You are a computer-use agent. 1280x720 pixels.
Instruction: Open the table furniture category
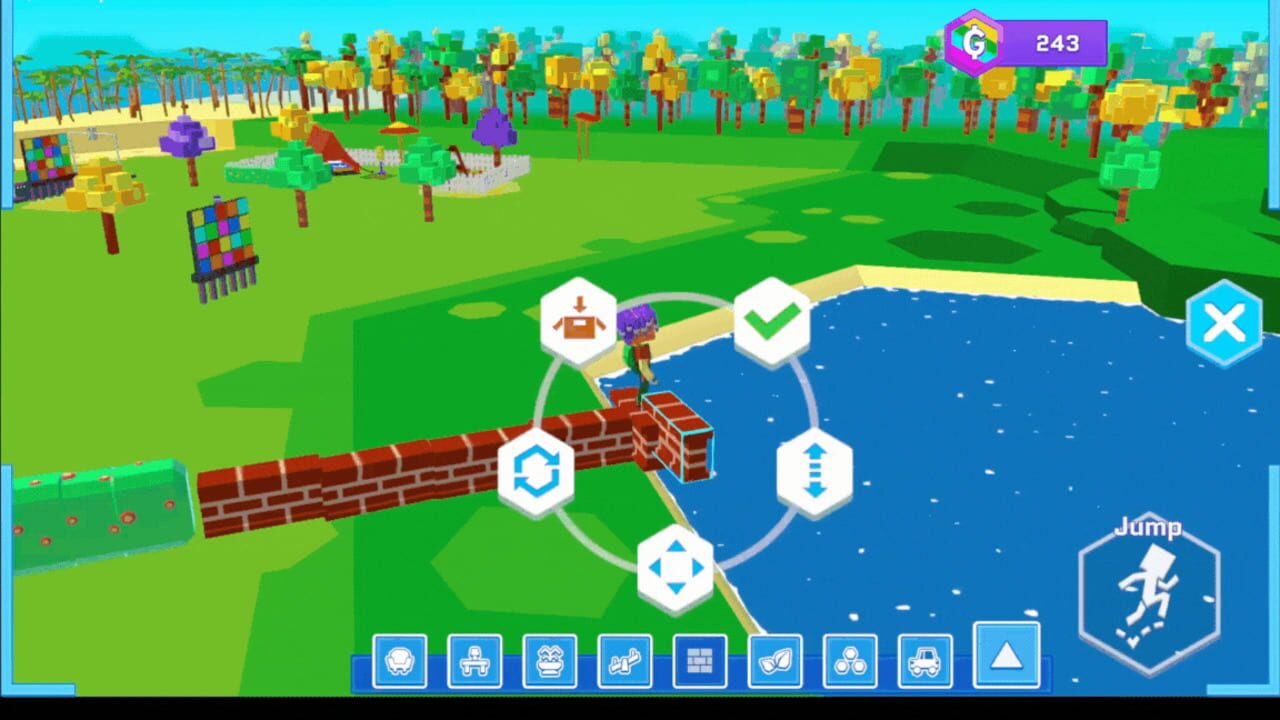click(476, 660)
